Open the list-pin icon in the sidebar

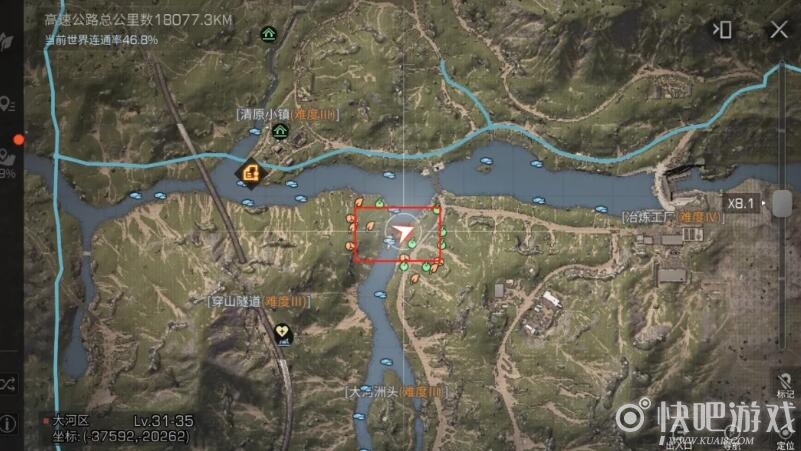(x=9, y=104)
